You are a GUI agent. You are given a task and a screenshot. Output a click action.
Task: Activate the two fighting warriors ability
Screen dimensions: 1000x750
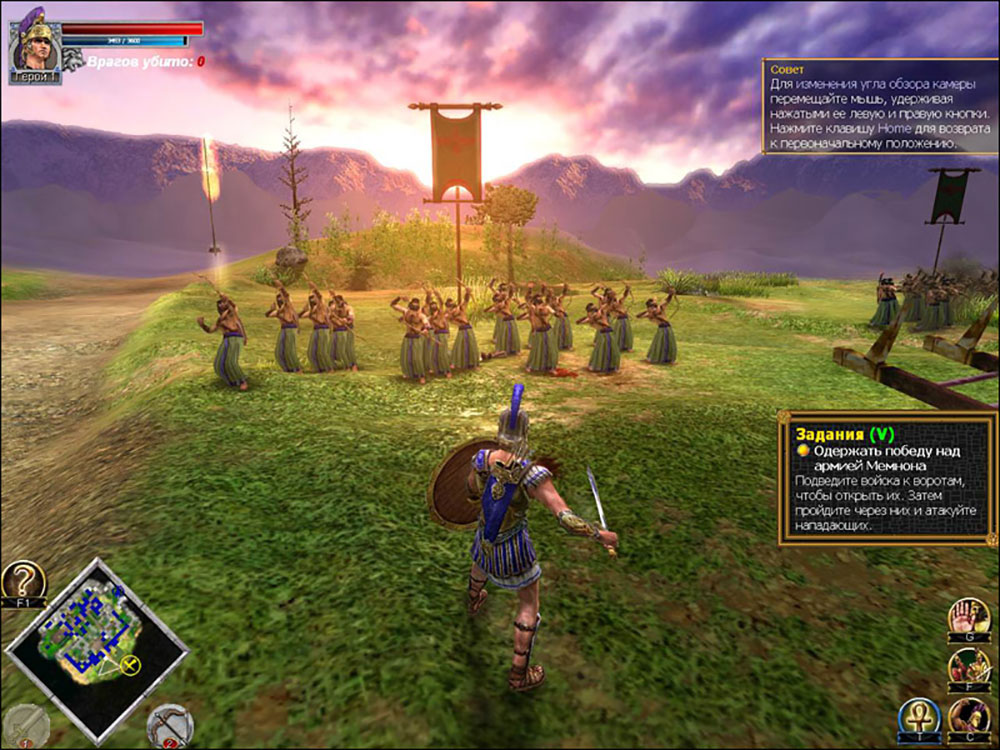pyautogui.click(x=968, y=668)
